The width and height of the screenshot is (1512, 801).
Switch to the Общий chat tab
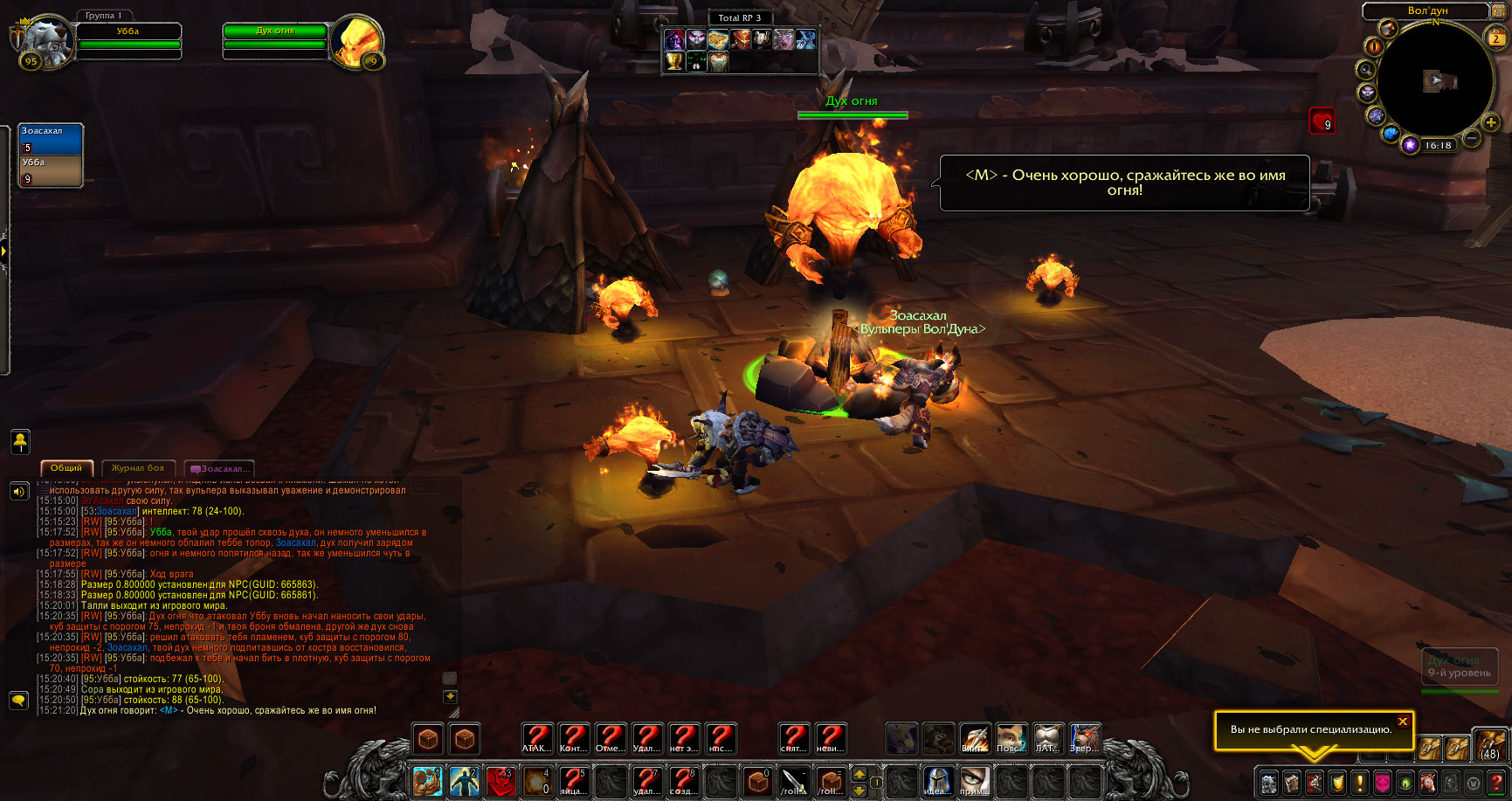(66, 468)
